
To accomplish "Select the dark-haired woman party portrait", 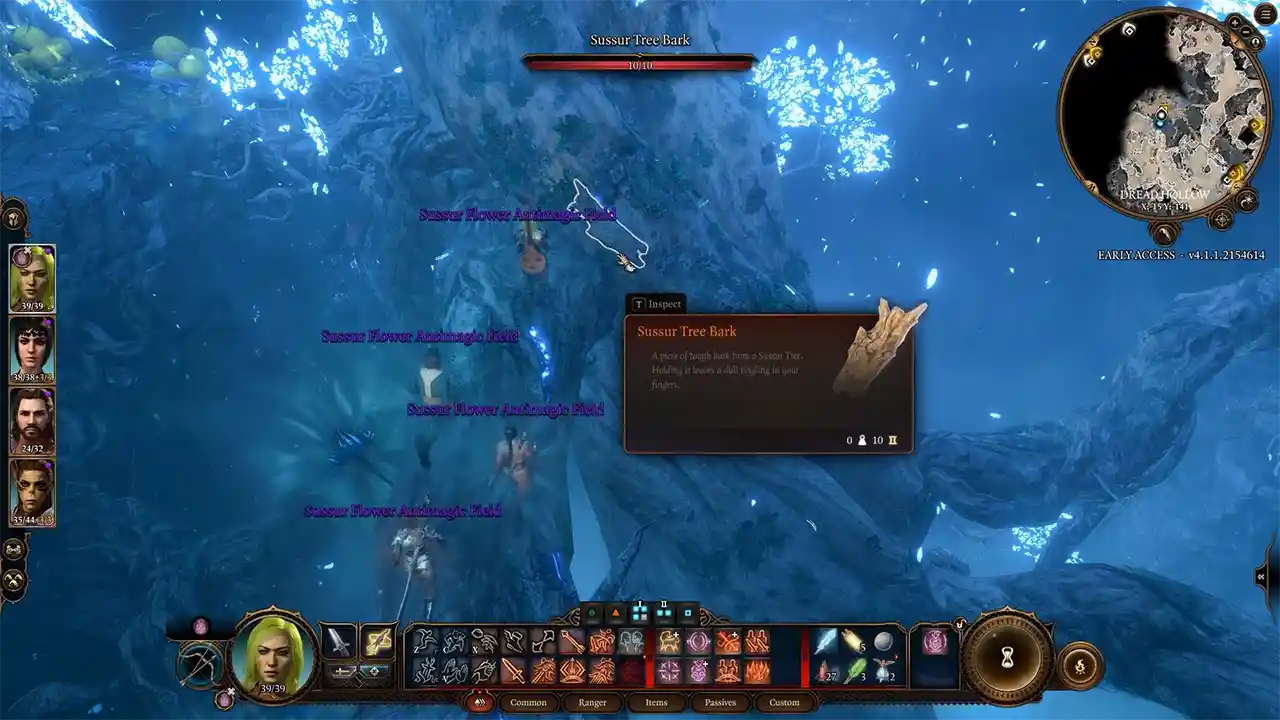I will pos(32,349).
